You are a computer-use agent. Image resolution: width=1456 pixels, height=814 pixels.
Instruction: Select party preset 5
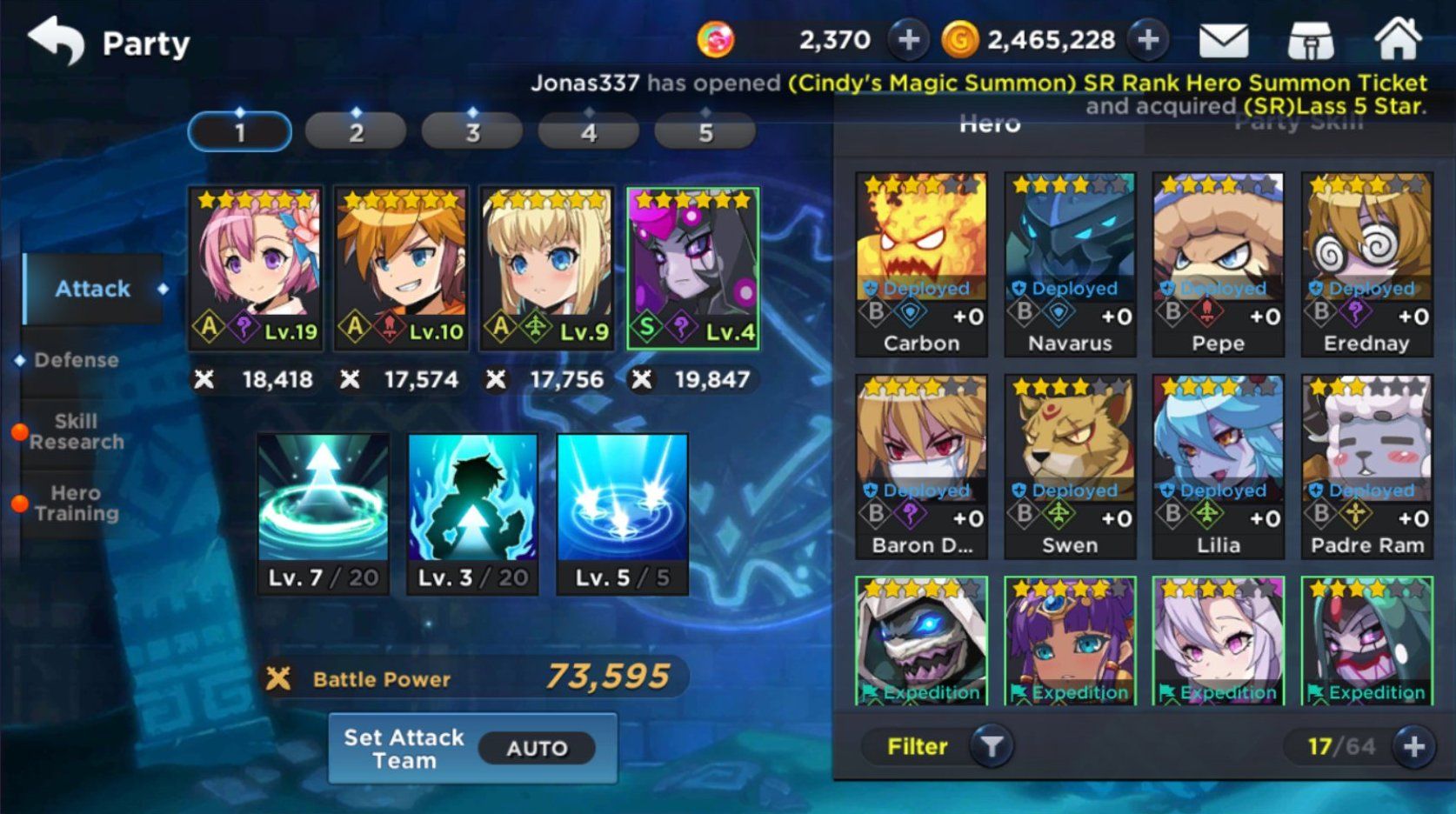705,132
